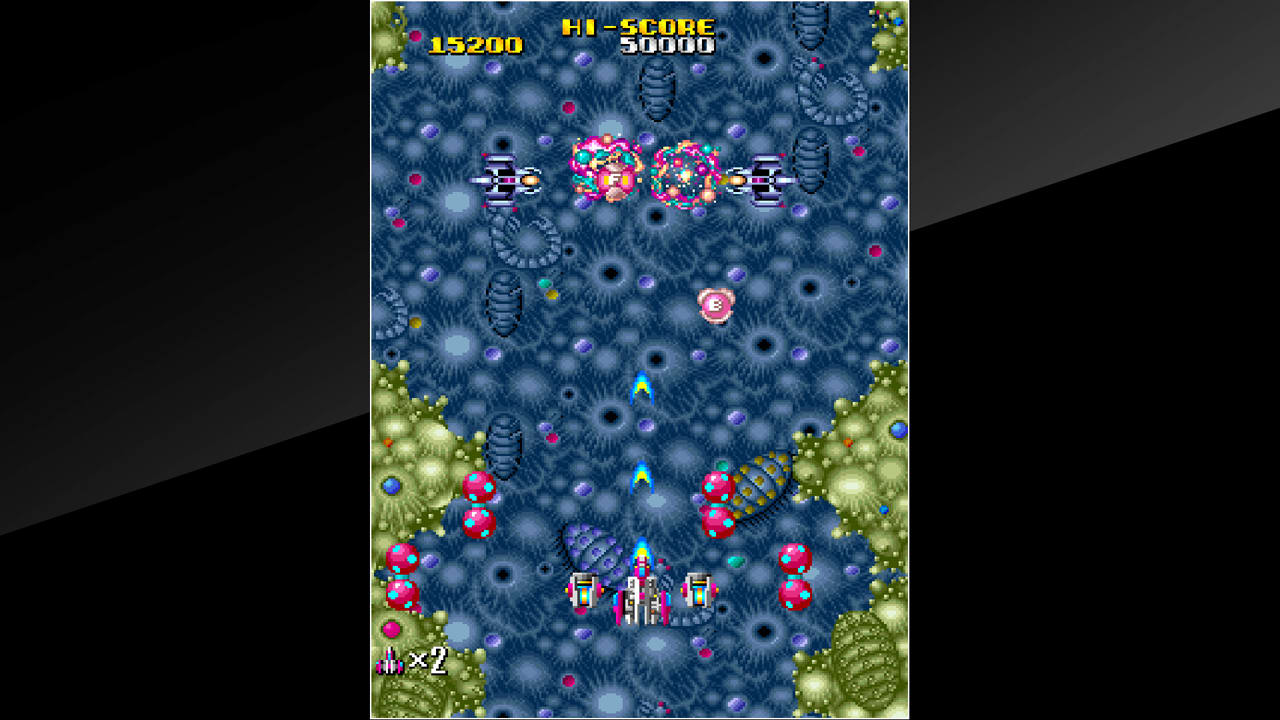Expand the large explosion on the left
Image resolution: width=1280 pixels, height=720 pixels.
[605, 175]
